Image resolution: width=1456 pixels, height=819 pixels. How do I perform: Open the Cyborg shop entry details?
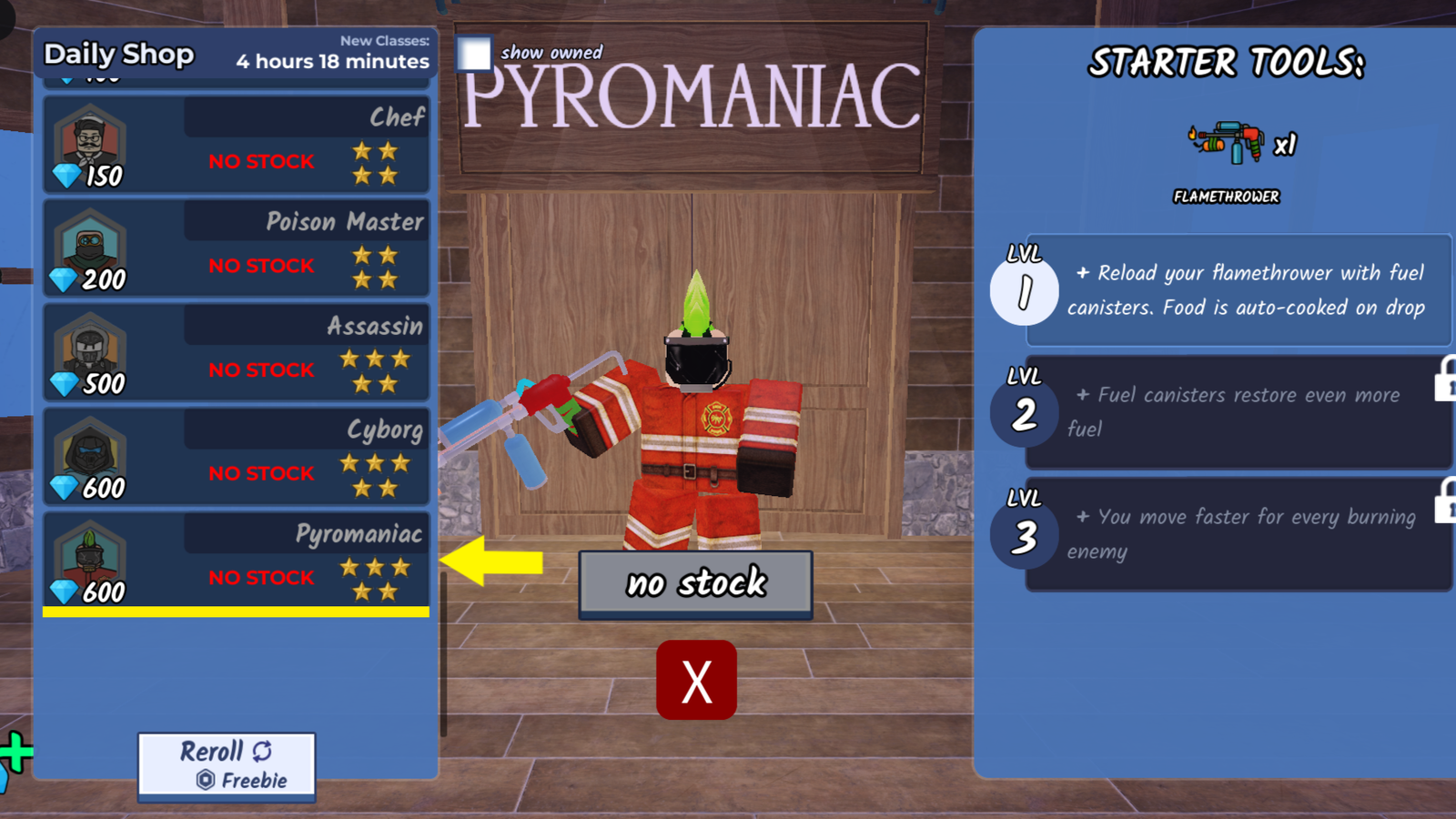coord(273,457)
